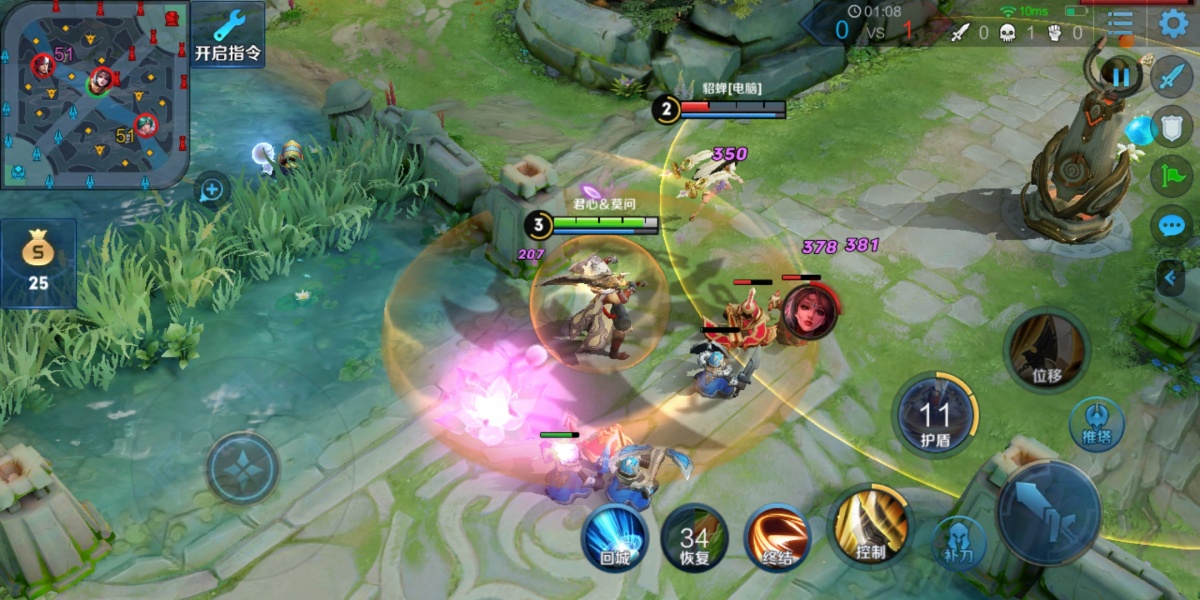The image size is (1200, 600).
Task: Choose the 推塔 attack tower button
Action: pyautogui.click(x=1096, y=423)
